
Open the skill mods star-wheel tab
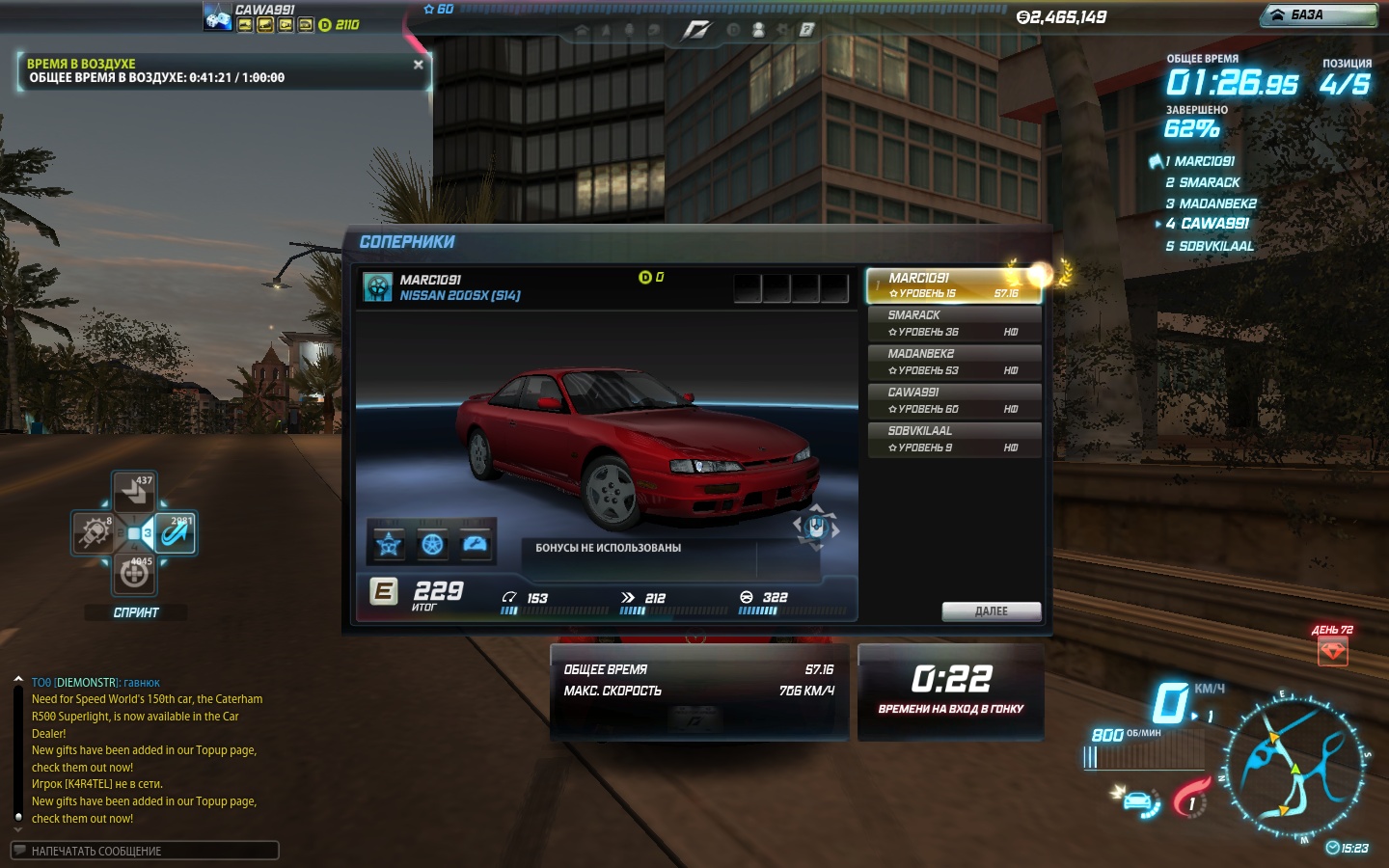coord(389,546)
